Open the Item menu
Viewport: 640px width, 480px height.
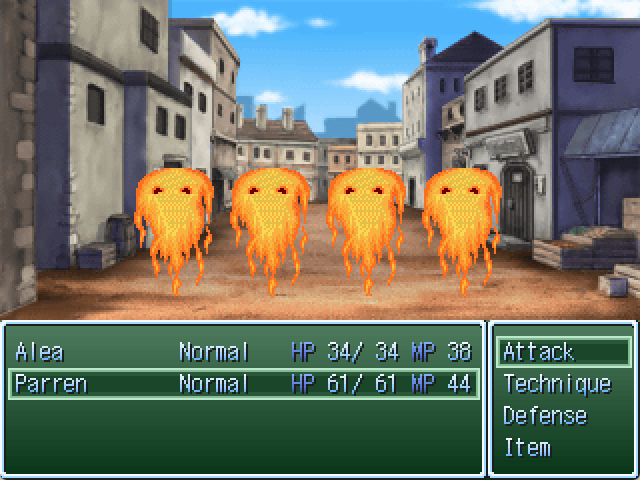point(563,447)
